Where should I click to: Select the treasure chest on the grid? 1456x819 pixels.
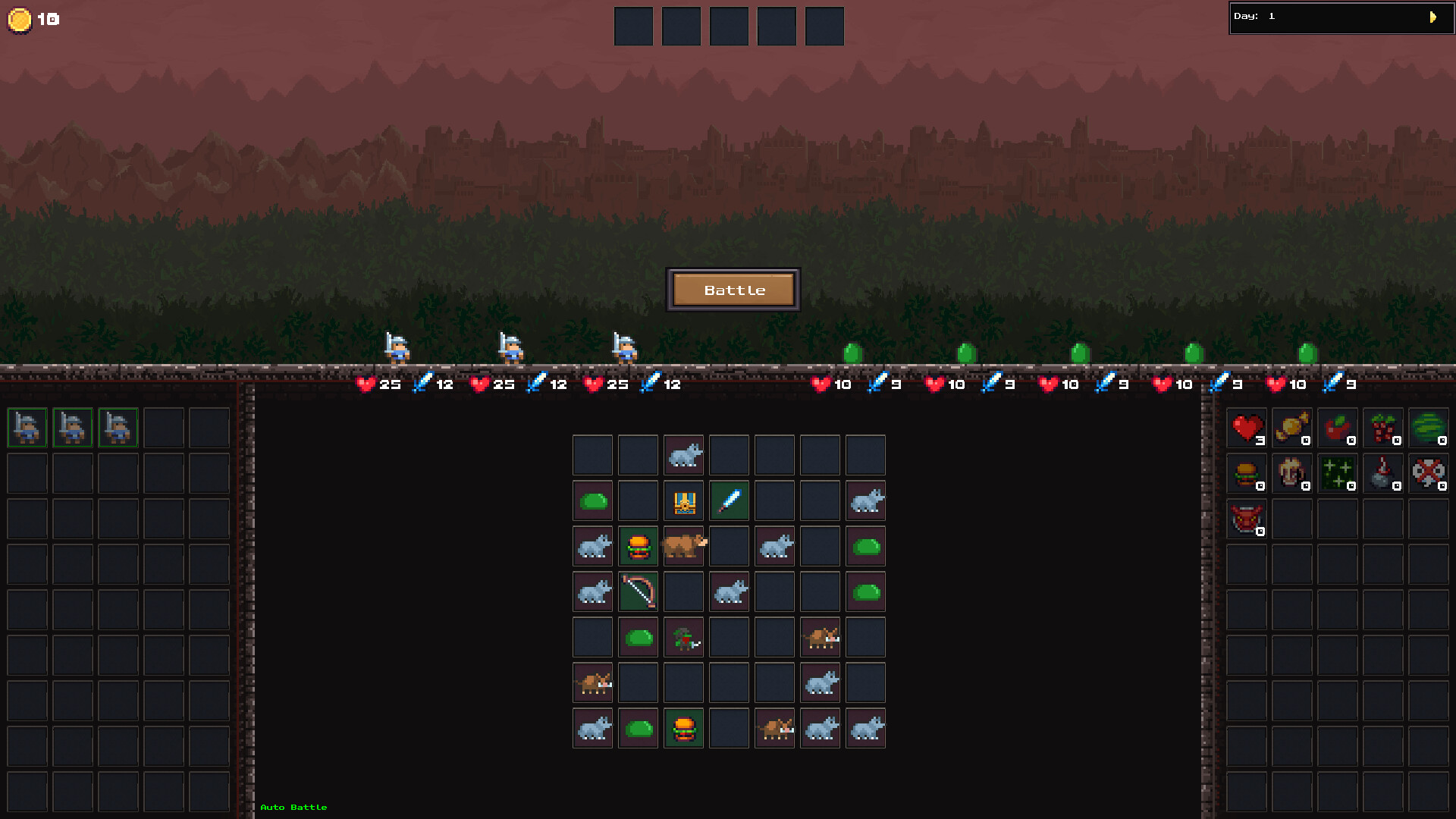682,500
